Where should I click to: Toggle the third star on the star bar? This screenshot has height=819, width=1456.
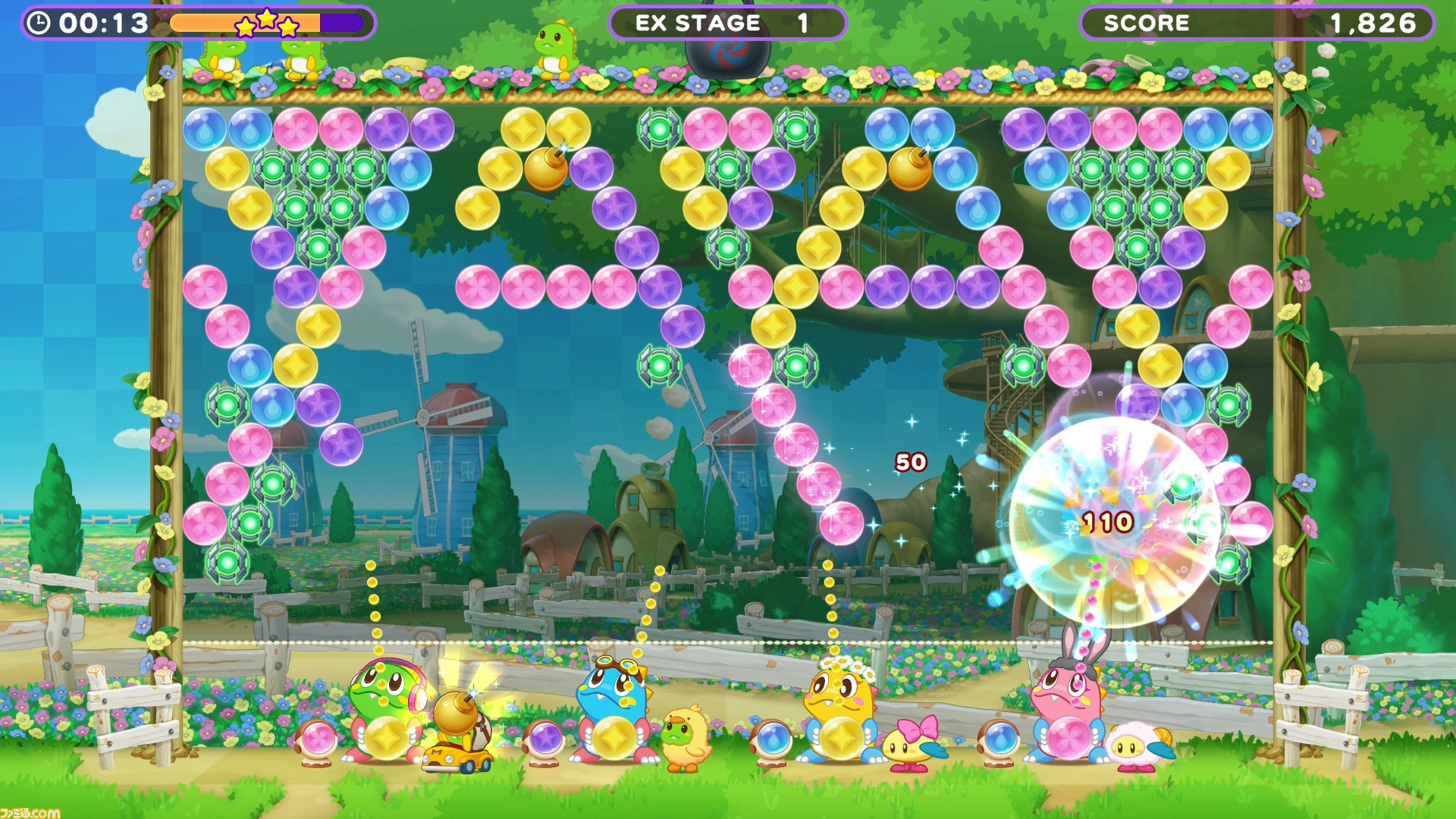[x=290, y=25]
